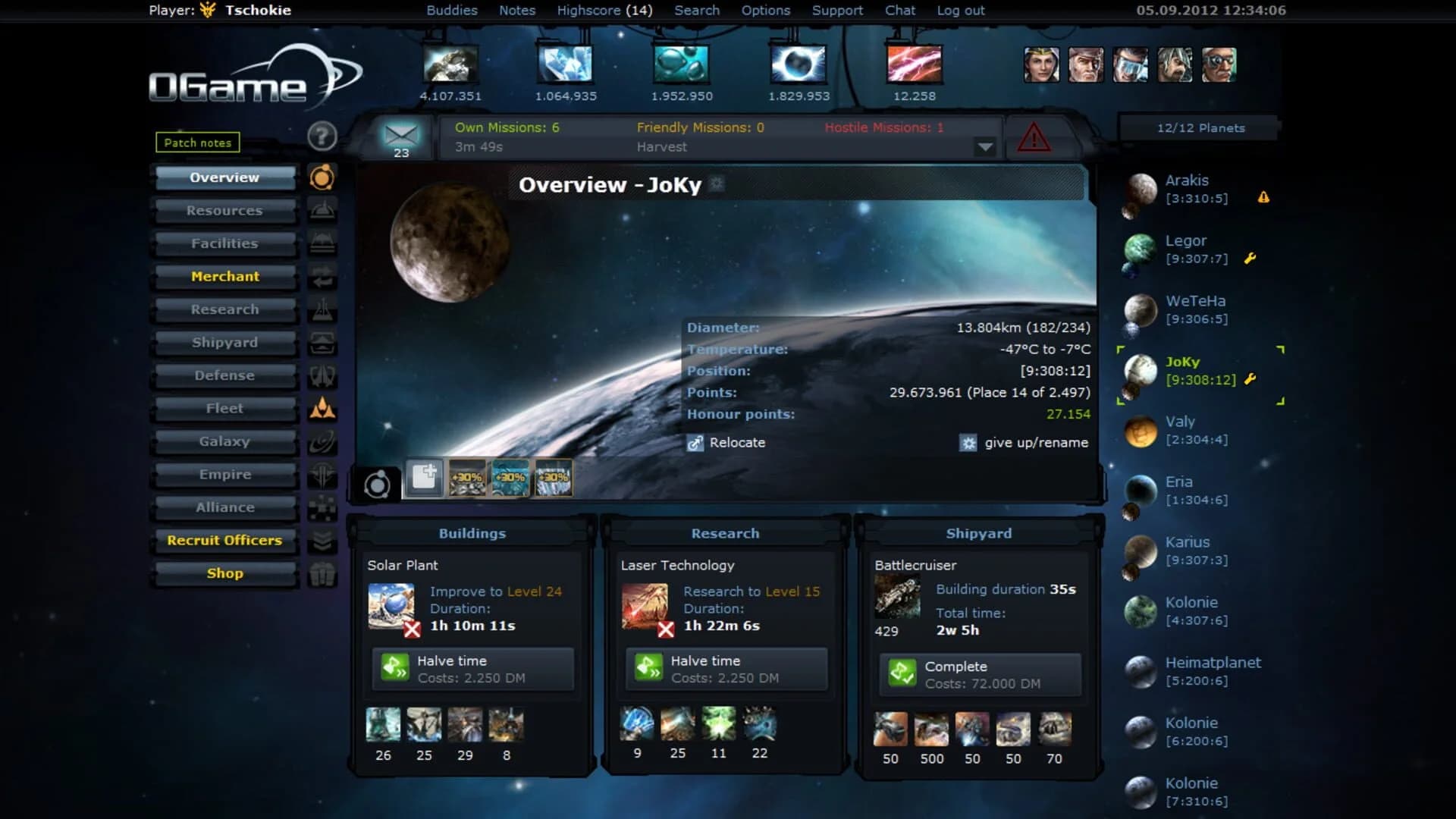1456x819 pixels.
Task: Select the Merchant menu entry
Action: 224,276
